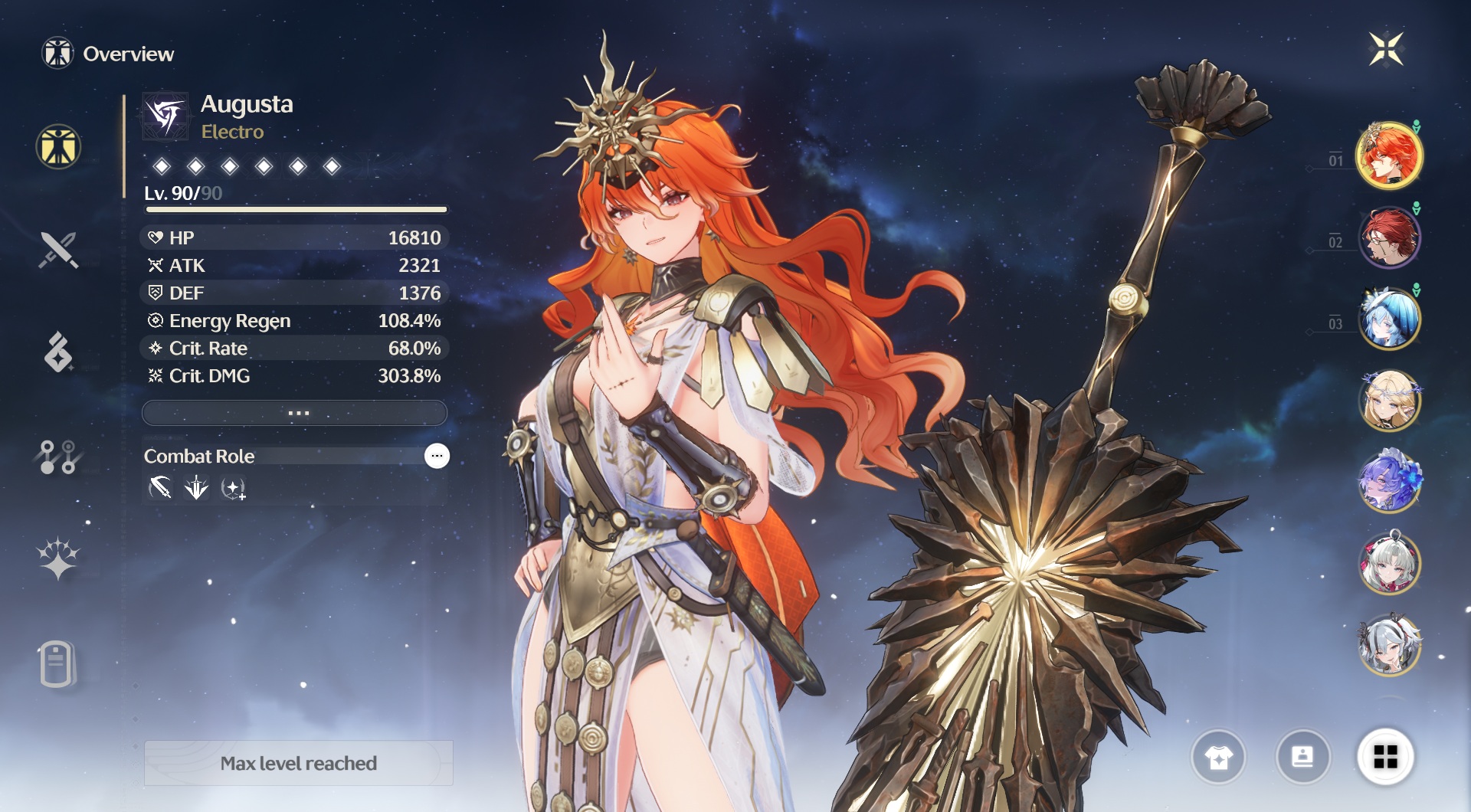1471x812 pixels.
Task: Select Augusta's orange-haired portrait in slot 01
Action: [x=1389, y=156]
